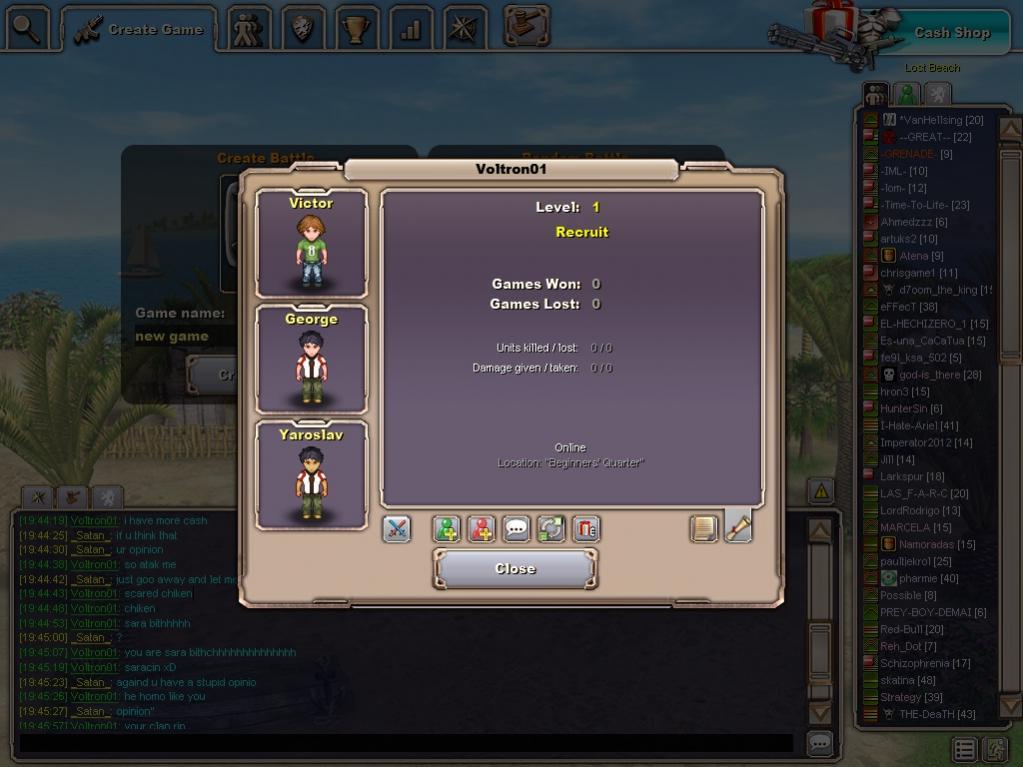Add player as friend with green icon
The image size is (1023, 767).
pos(447,528)
